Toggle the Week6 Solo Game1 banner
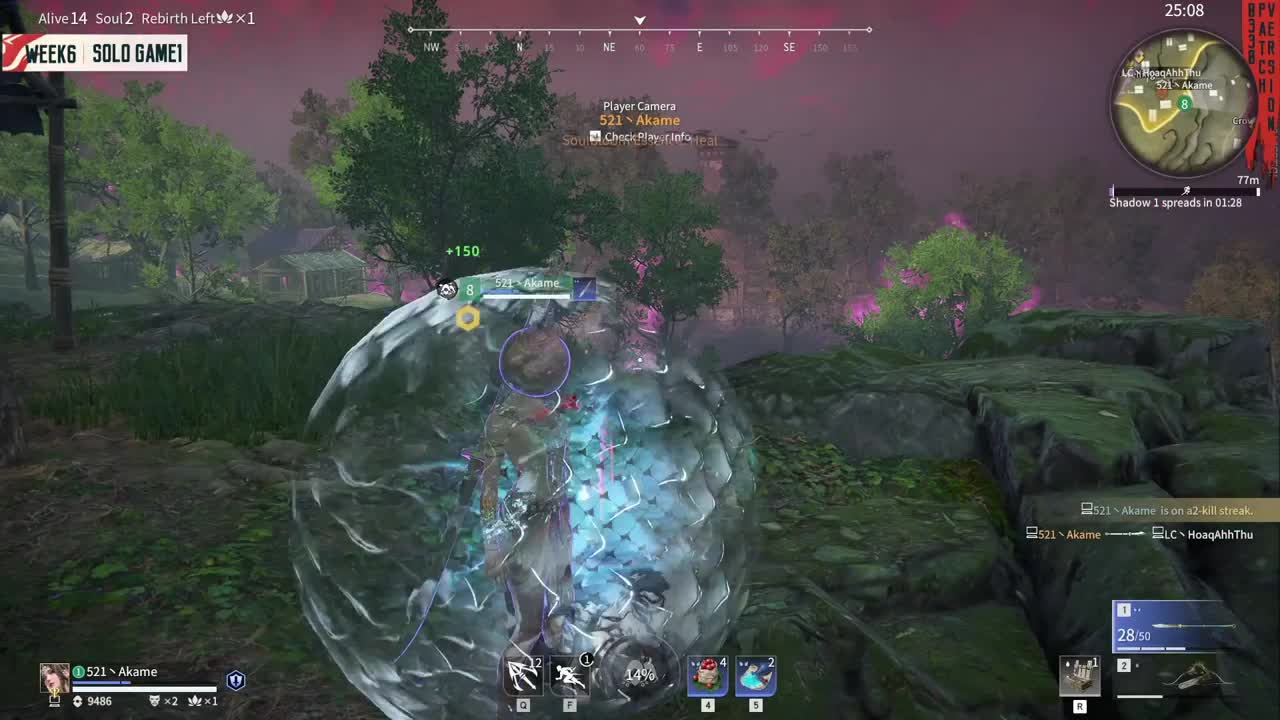The height and width of the screenshot is (720, 1280). pyautogui.click(x=94, y=53)
